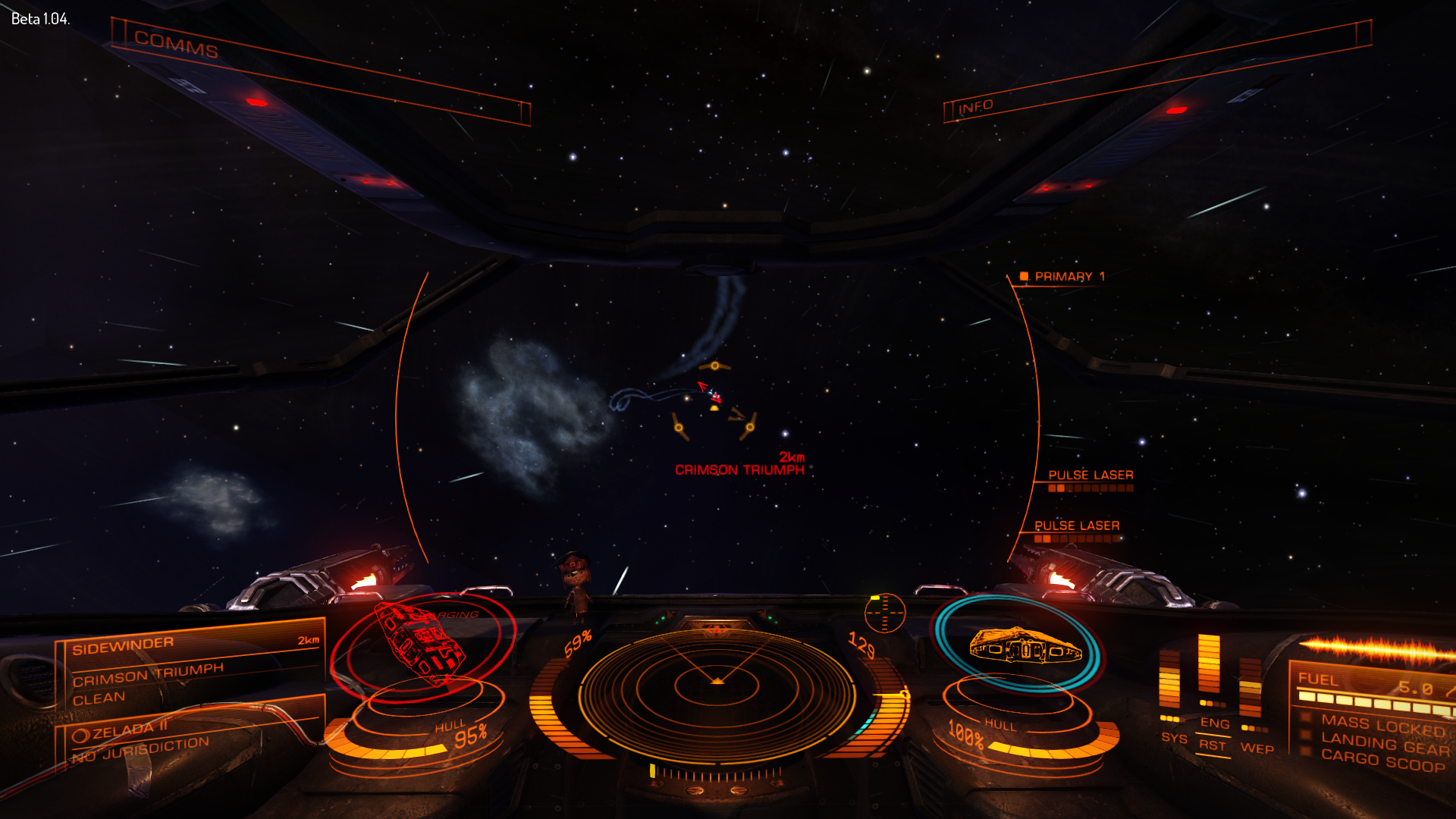Screen dimensions: 1456x819
Task: Click the small navigation compass dial
Action: coord(884,613)
